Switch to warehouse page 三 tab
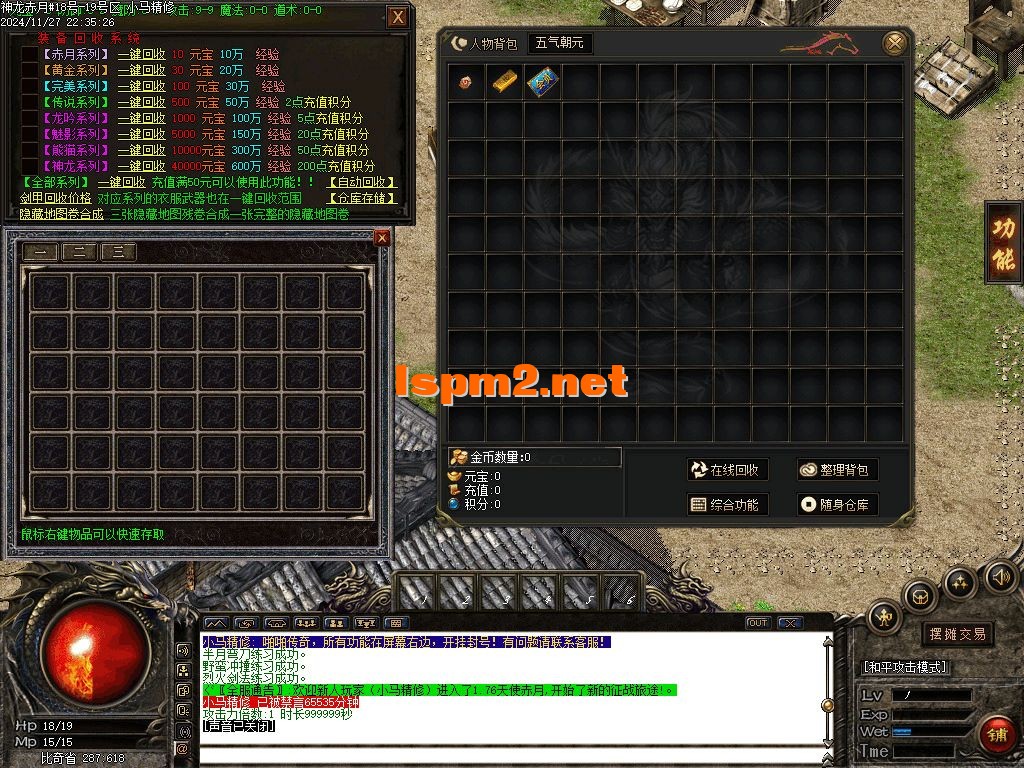This screenshot has width=1024, height=768. pyautogui.click(x=118, y=253)
